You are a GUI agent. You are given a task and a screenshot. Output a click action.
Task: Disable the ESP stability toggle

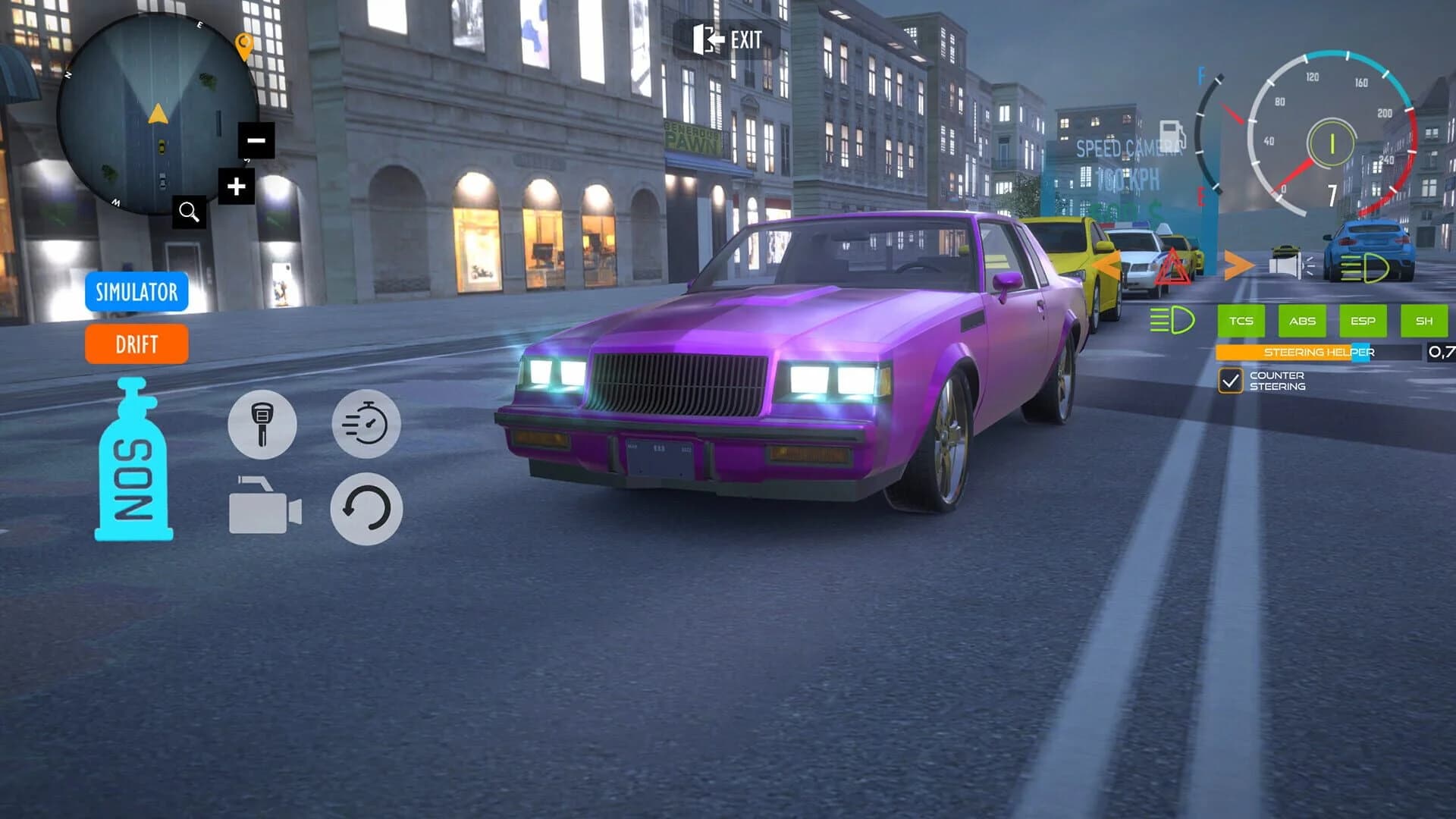click(1363, 321)
